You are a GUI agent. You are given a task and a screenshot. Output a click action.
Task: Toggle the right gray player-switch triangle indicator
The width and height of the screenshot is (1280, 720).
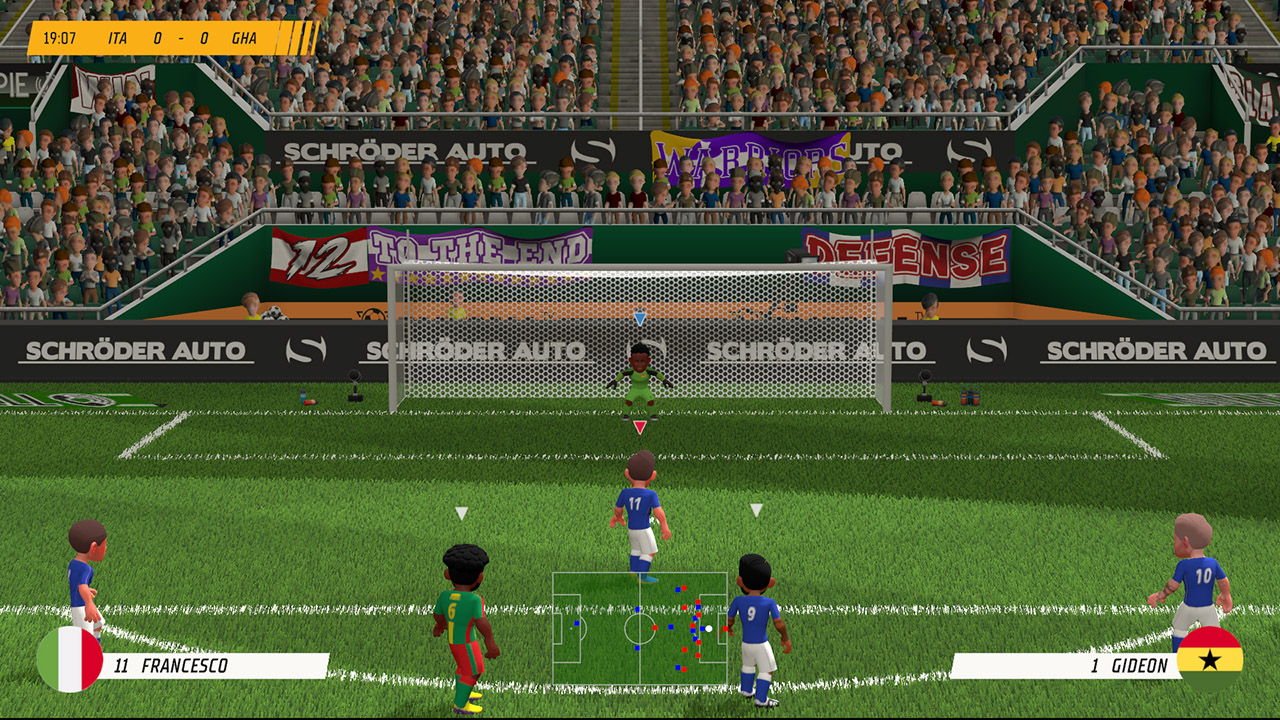[x=757, y=513]
